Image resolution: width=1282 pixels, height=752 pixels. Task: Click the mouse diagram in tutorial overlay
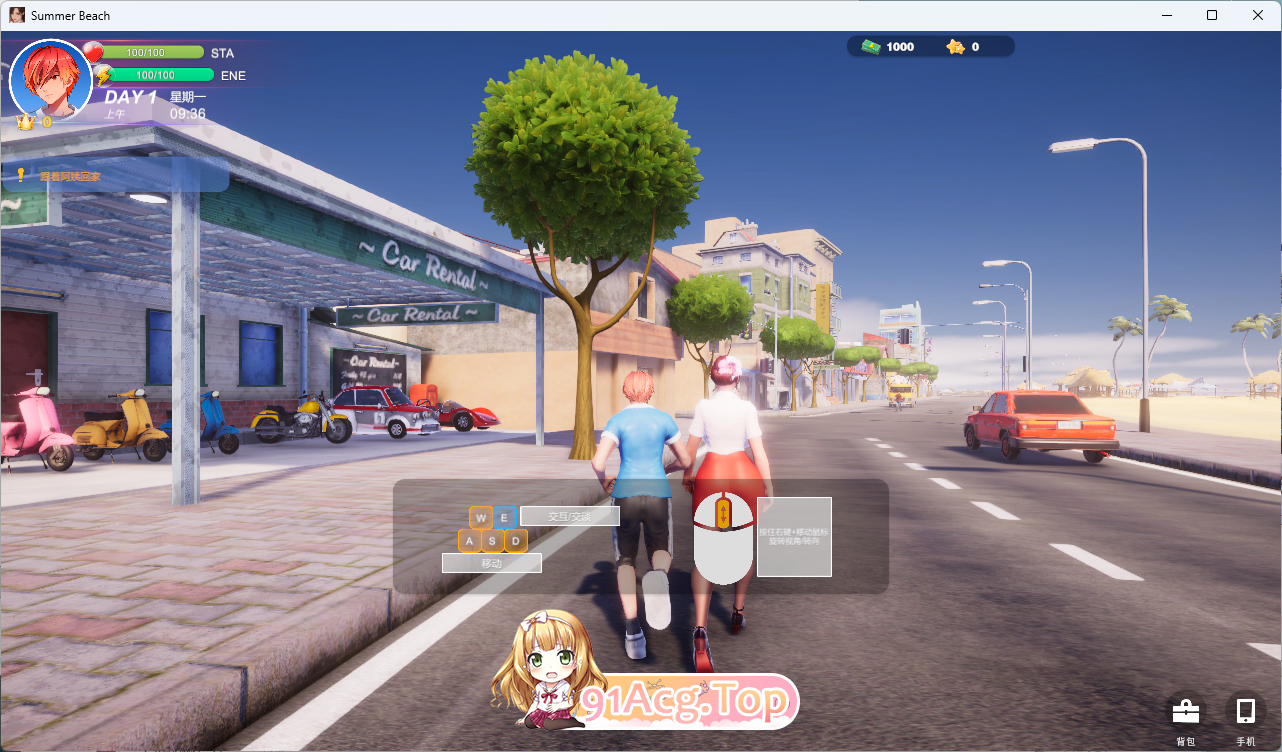[723, 538]
